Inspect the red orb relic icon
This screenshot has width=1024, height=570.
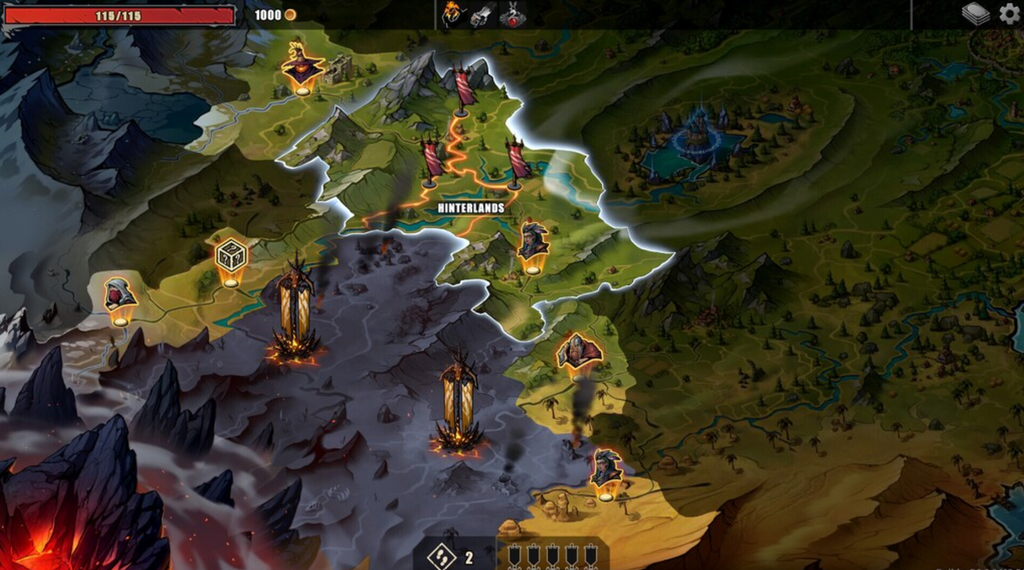512,14
